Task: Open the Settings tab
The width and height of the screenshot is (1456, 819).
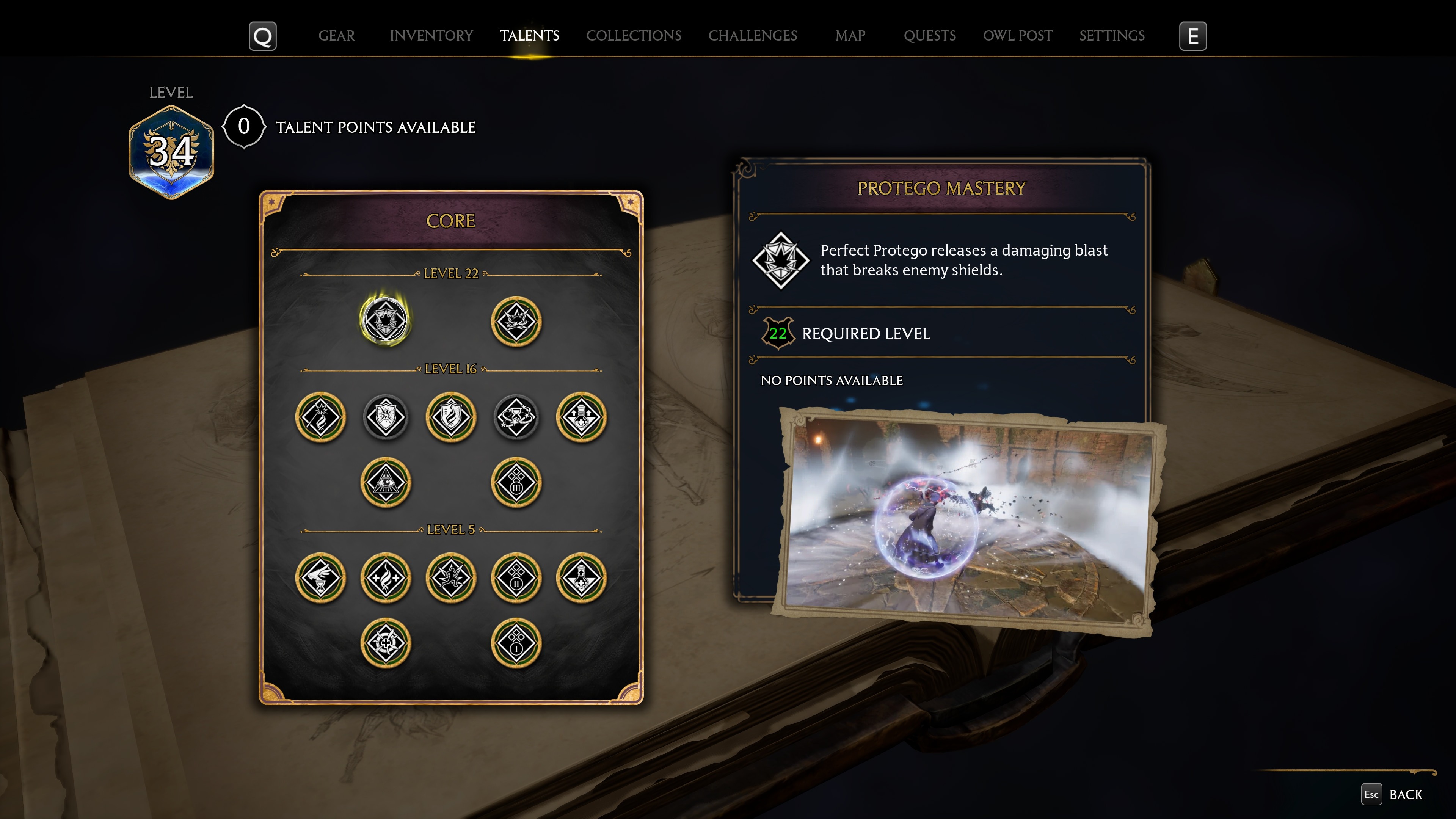Action: (x=1112, y=36)
